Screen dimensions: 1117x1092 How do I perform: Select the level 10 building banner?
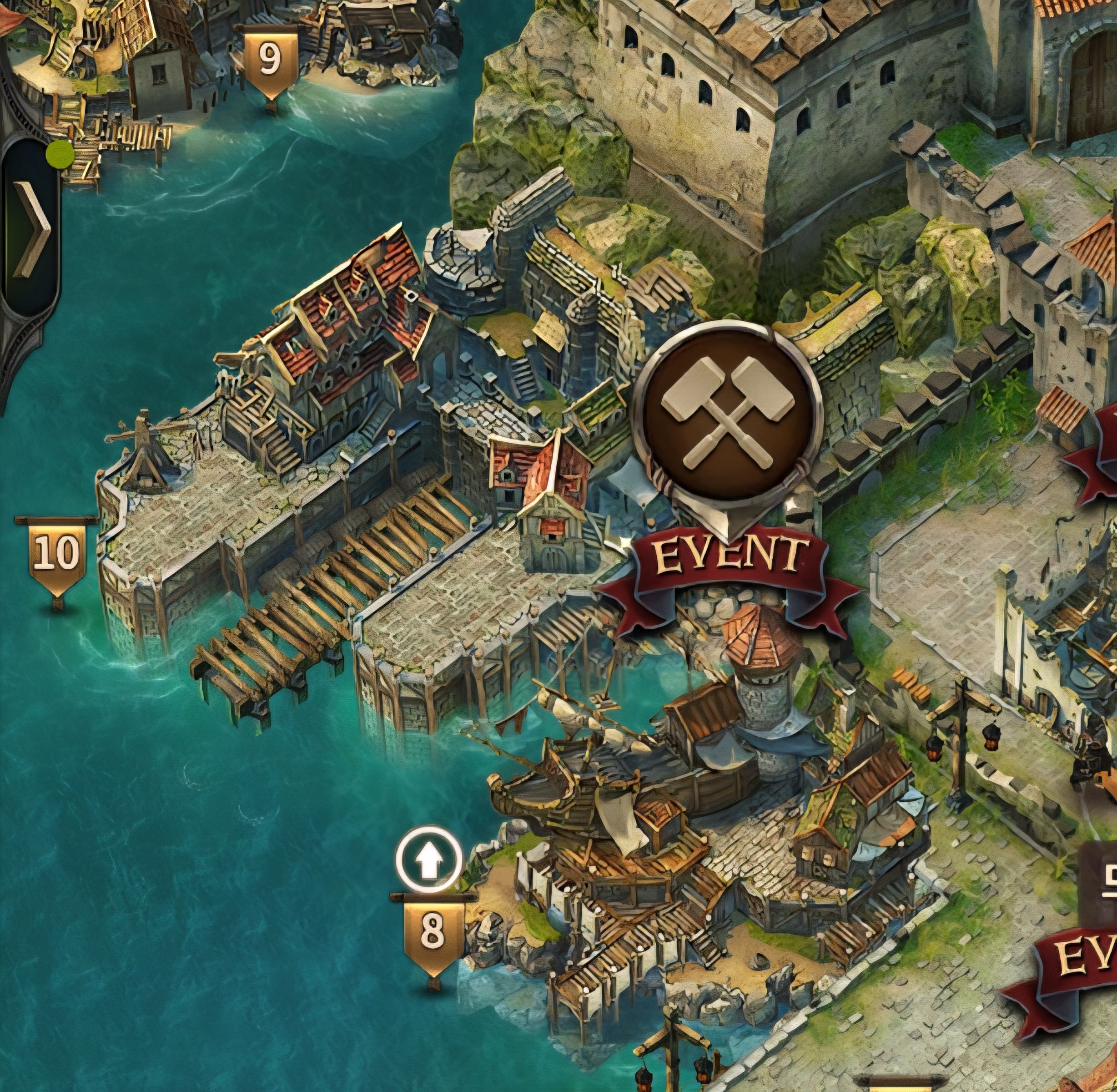click(x=57, y=555)
